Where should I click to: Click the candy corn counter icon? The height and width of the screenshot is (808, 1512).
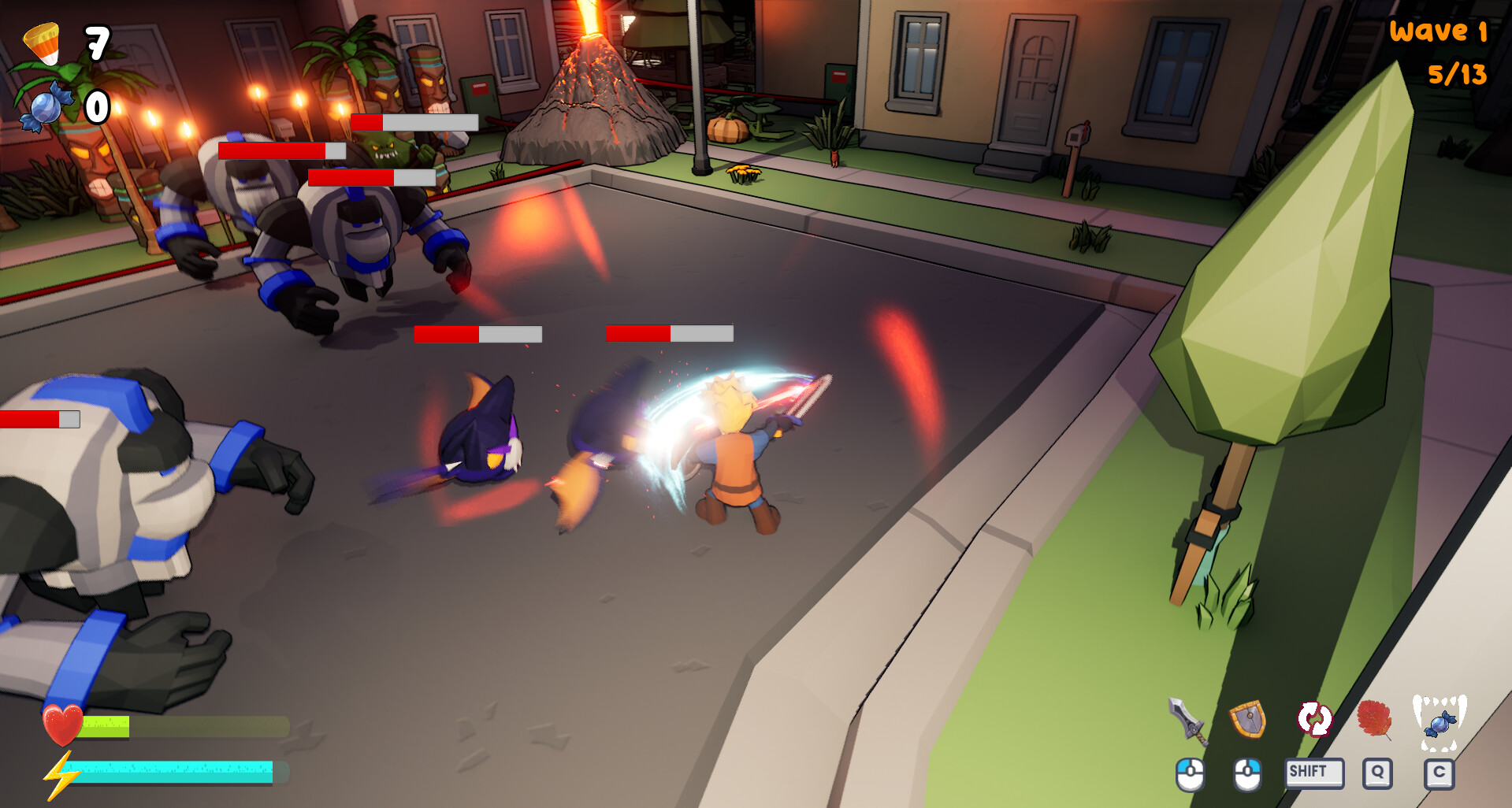click(42, 45)
